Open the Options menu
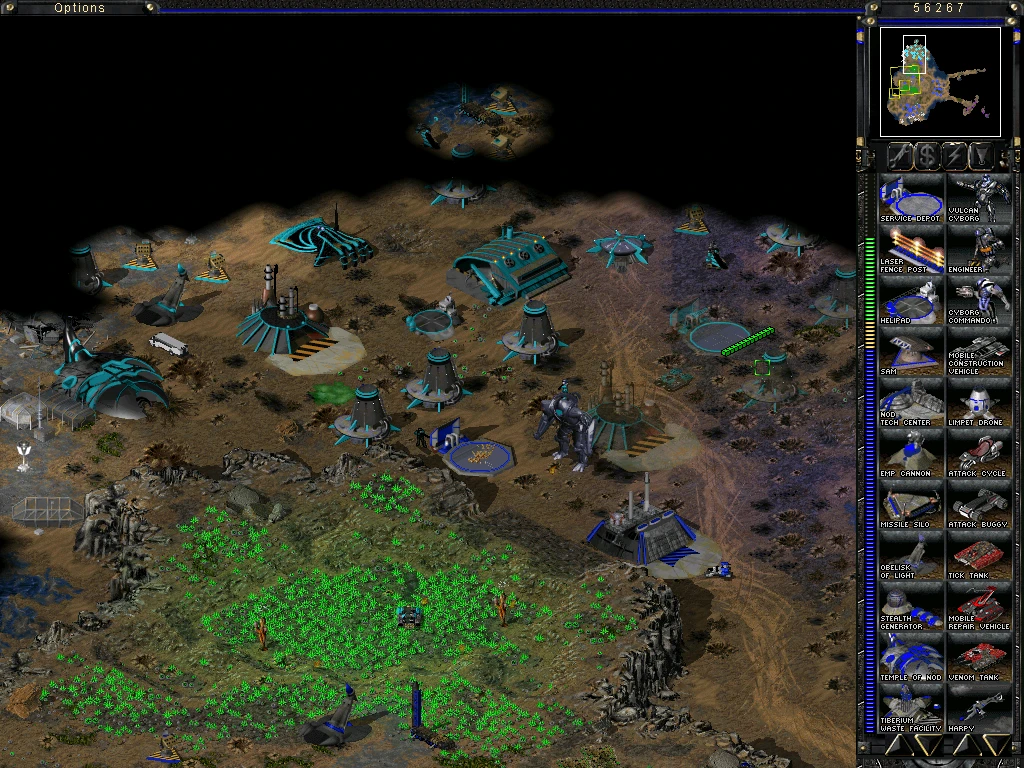 (x=80, y=7)
